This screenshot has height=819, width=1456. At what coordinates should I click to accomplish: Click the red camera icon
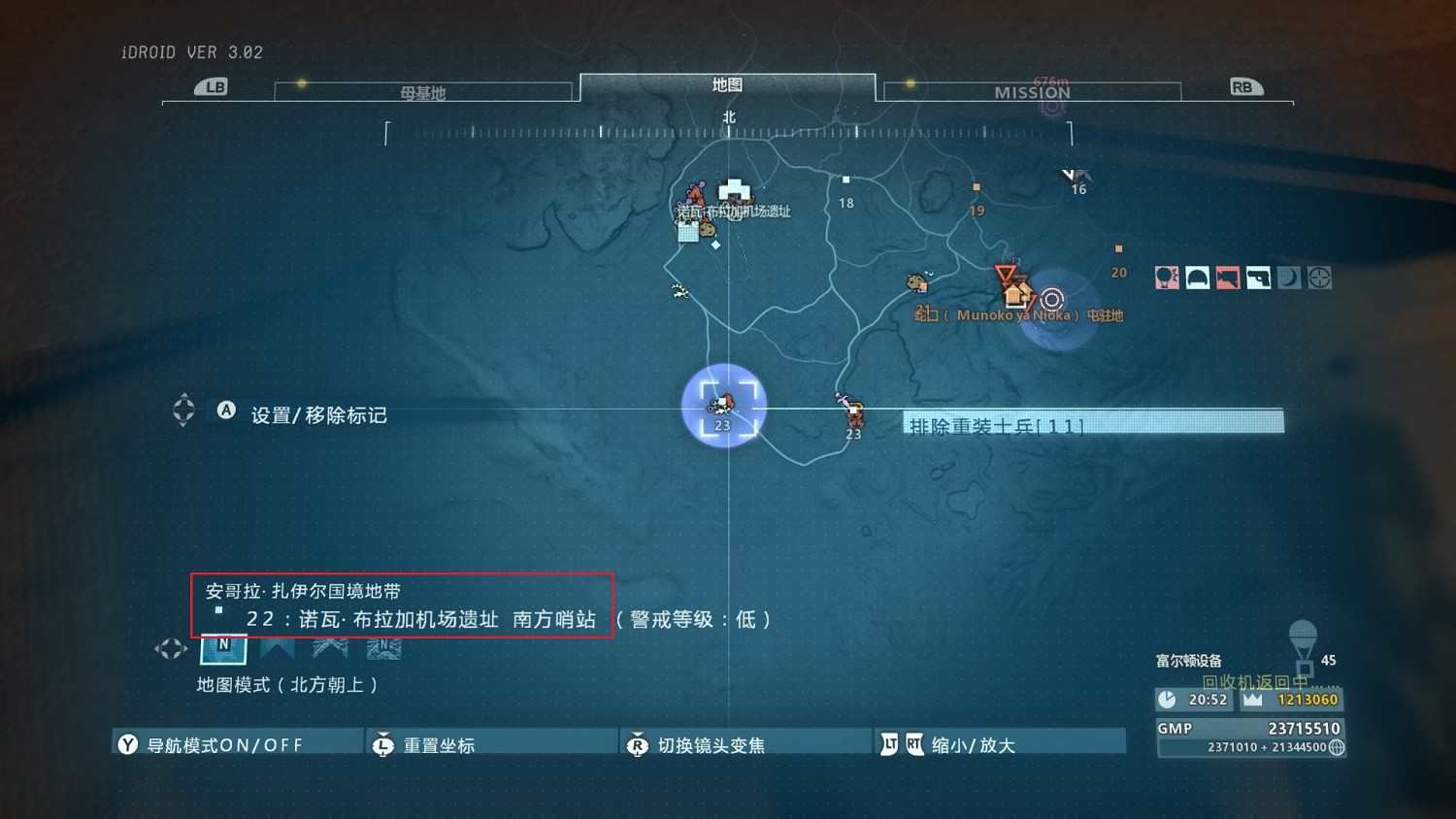click(1228, 277)
